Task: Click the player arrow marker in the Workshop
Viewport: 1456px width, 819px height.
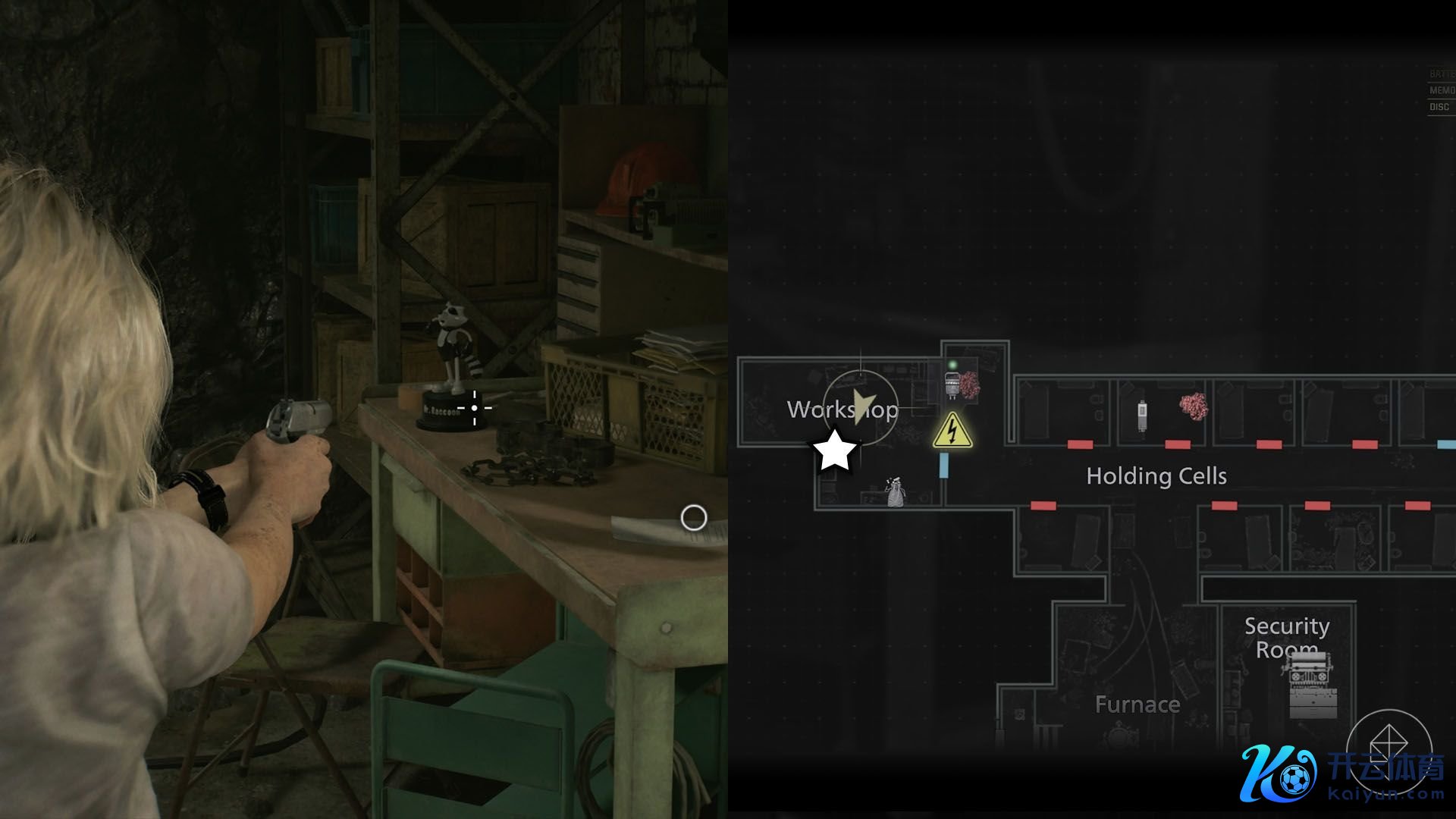Action: click(861, 406)
